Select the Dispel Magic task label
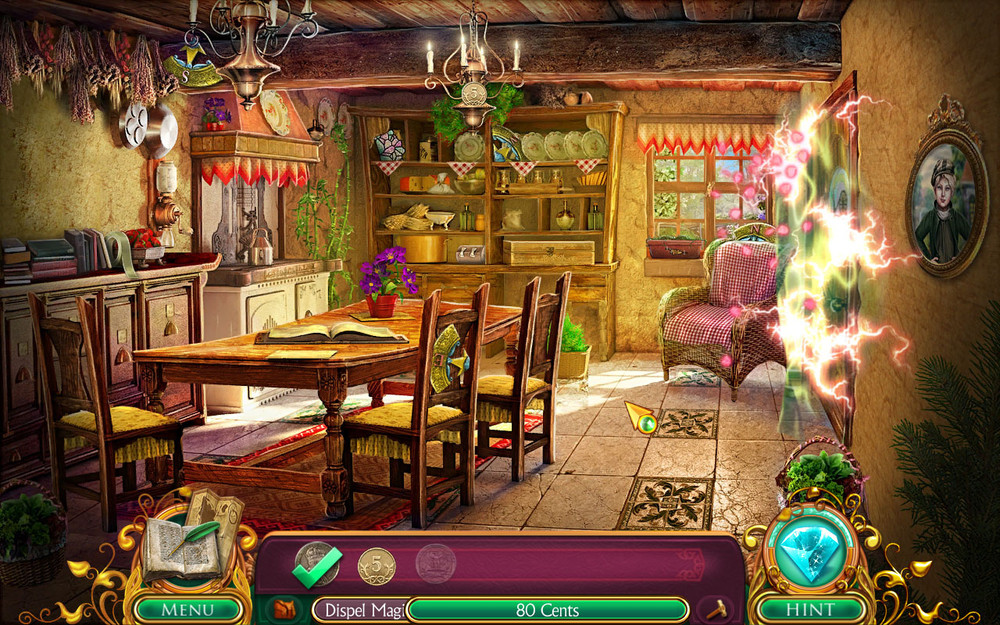The image size is (1000, 625). pos(359,610)
